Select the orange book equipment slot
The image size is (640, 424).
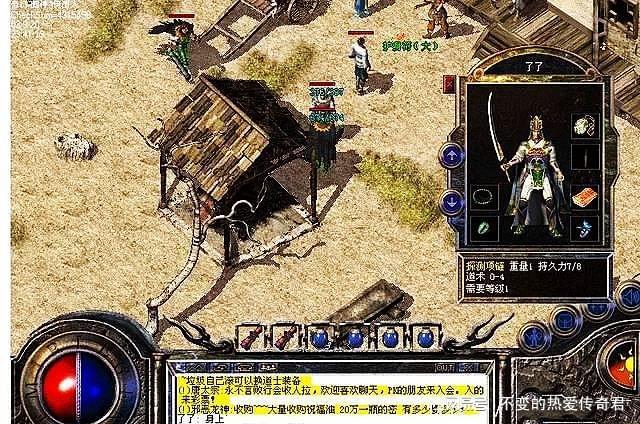click(585, 195)
